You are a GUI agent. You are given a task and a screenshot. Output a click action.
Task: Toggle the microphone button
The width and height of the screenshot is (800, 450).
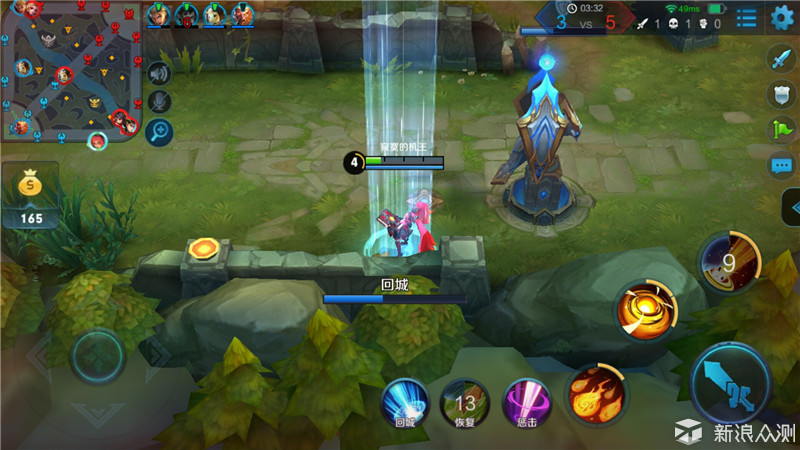(159, 102)
